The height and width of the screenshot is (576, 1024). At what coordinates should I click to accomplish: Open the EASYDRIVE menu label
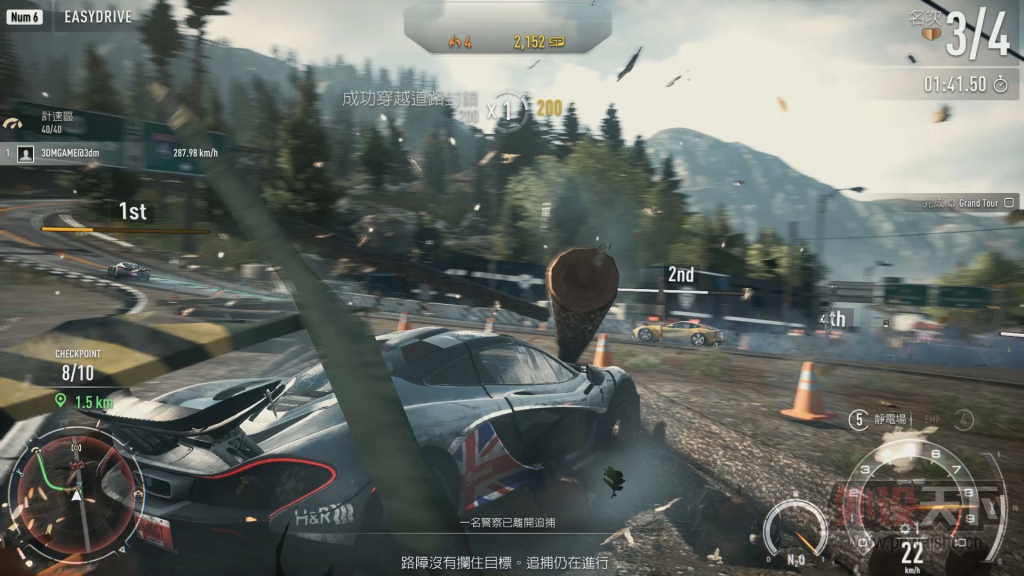pos(98,17)
